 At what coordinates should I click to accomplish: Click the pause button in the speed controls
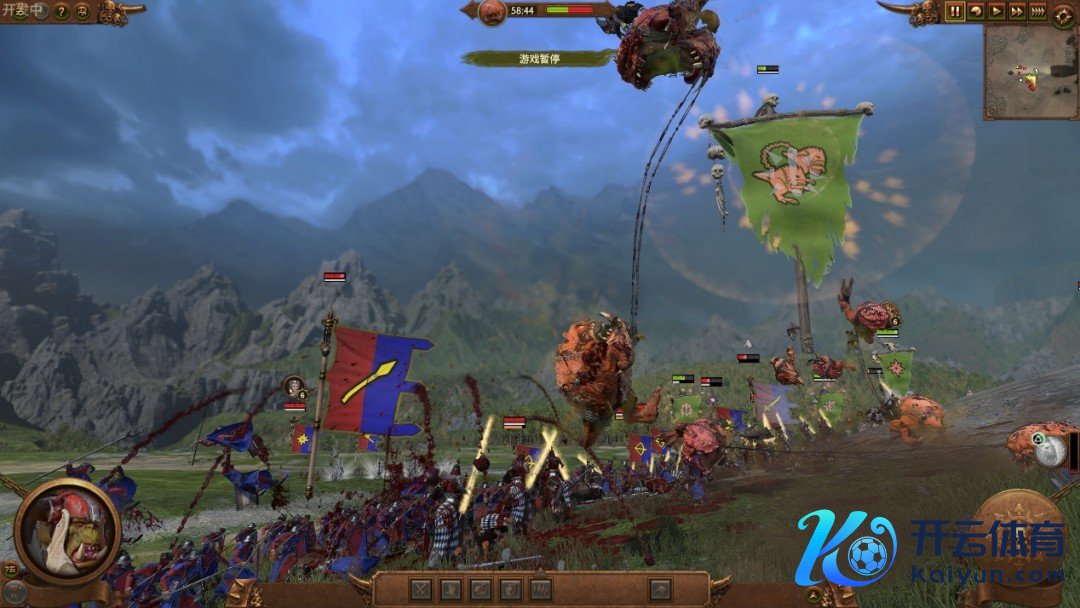(955, 12)
